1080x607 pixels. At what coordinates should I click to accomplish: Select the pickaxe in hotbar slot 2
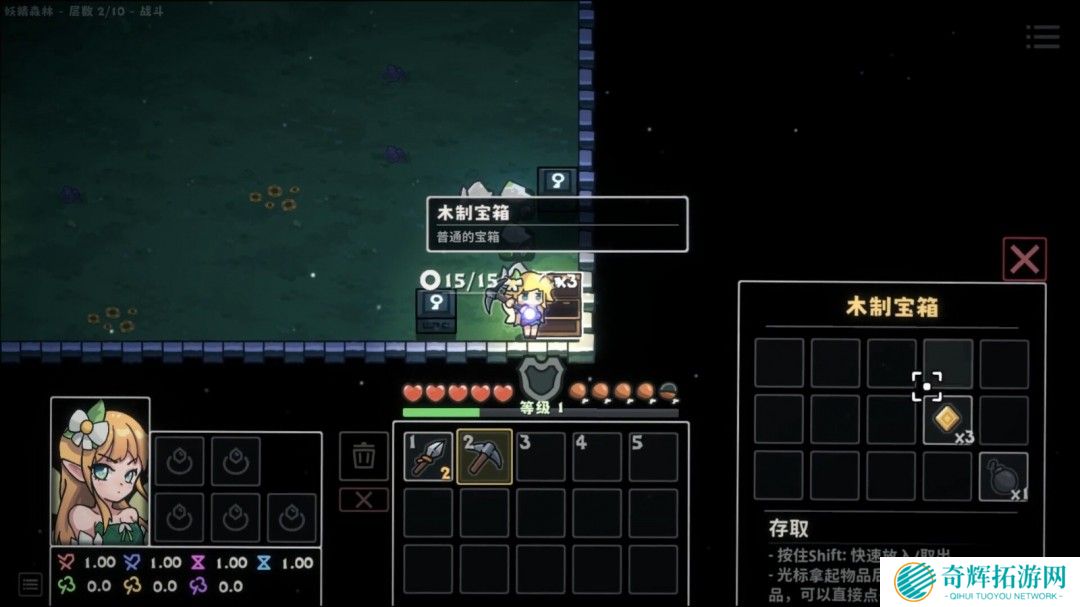(x=485, y=456)
